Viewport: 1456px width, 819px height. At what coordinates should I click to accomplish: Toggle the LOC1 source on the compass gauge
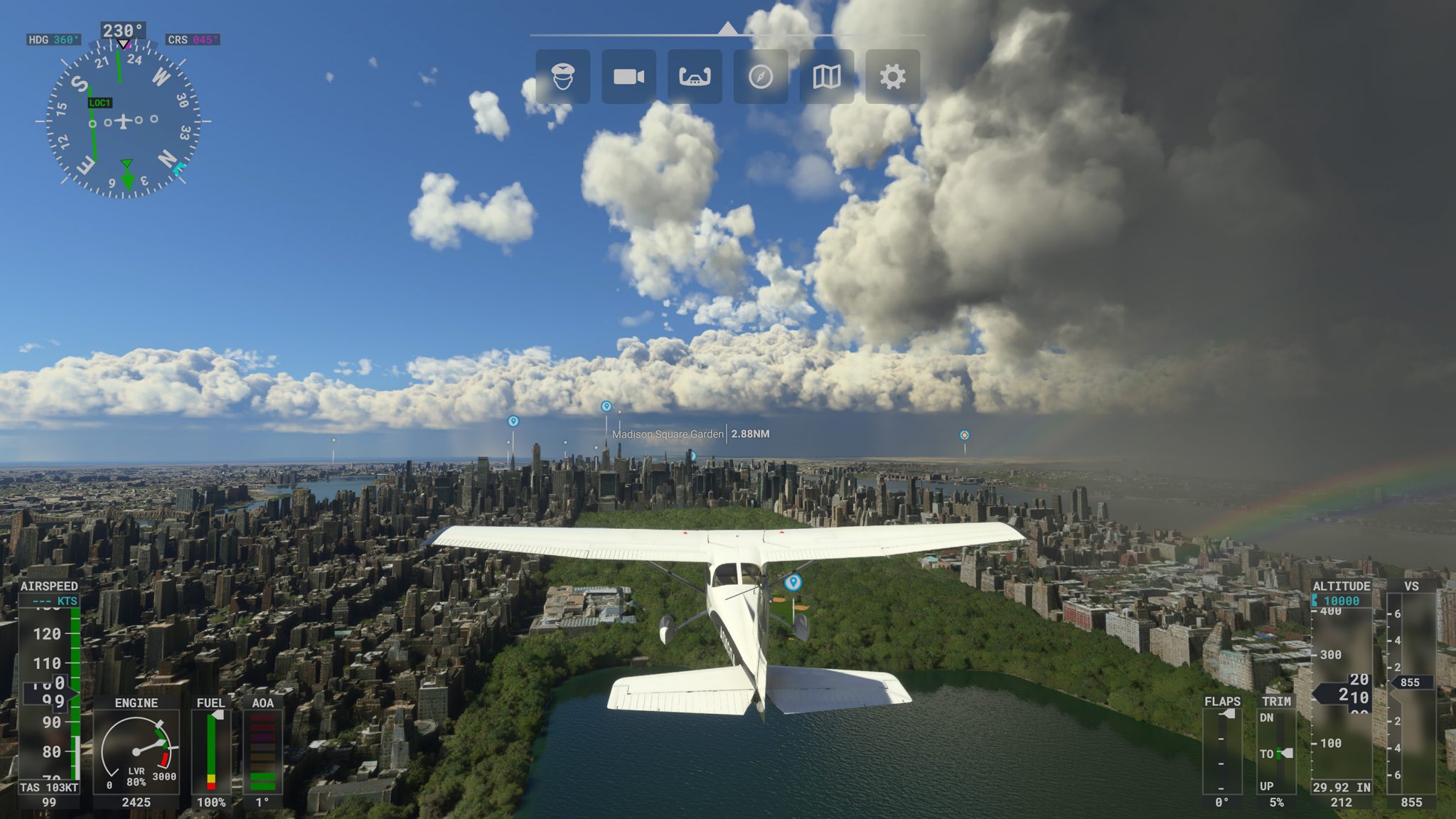(x=99, y=102)
